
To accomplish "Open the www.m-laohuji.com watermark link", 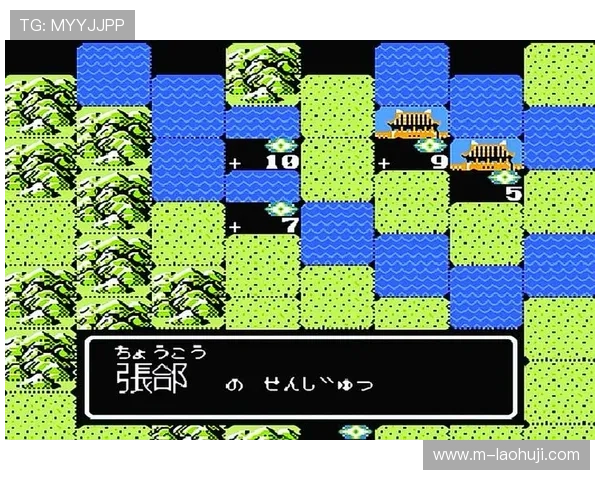I will tap(505, 455).
